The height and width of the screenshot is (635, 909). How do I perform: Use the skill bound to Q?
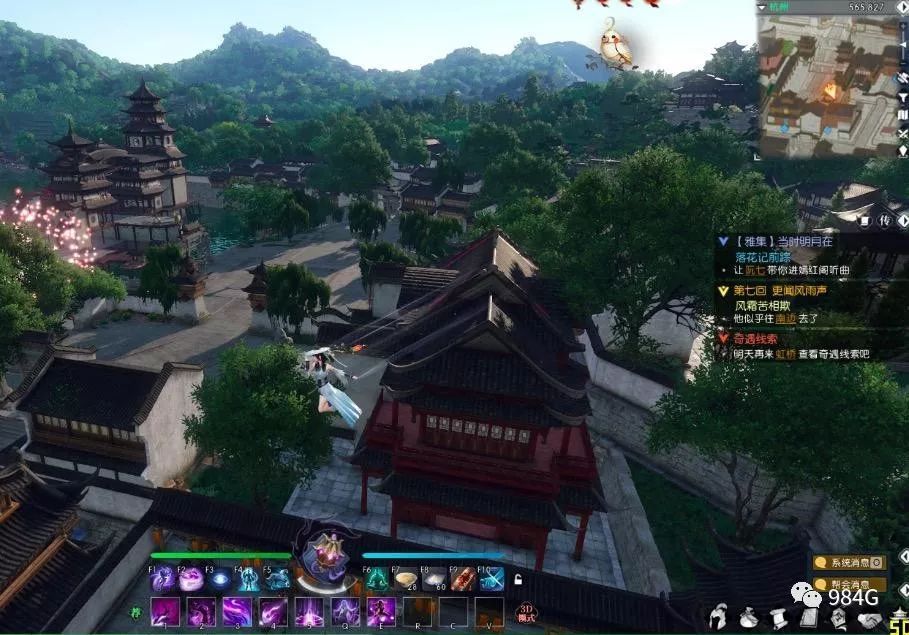(x=345, y=611)
